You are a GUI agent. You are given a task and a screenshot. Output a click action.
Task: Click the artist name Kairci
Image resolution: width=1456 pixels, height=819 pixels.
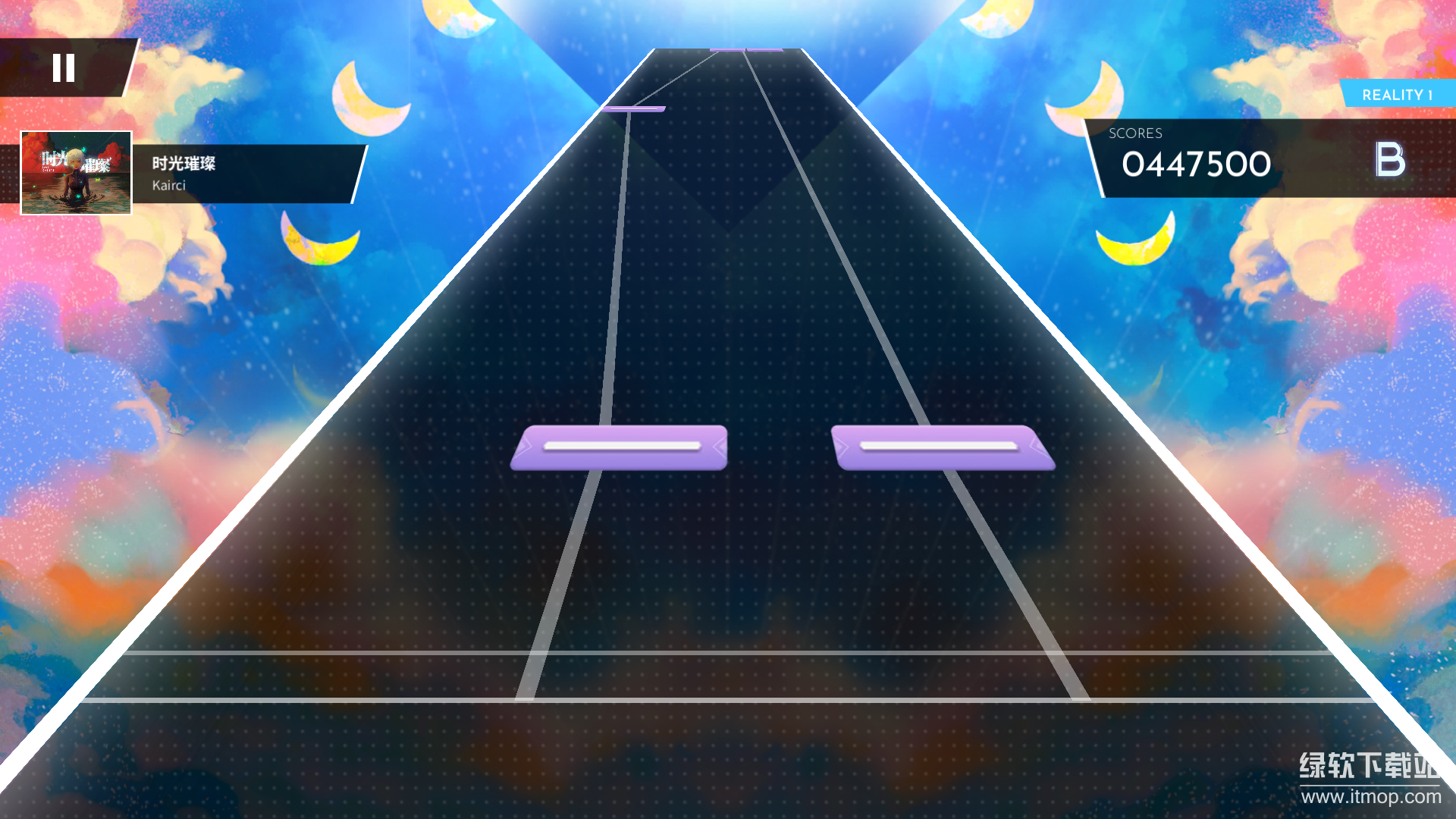point(171,184)
